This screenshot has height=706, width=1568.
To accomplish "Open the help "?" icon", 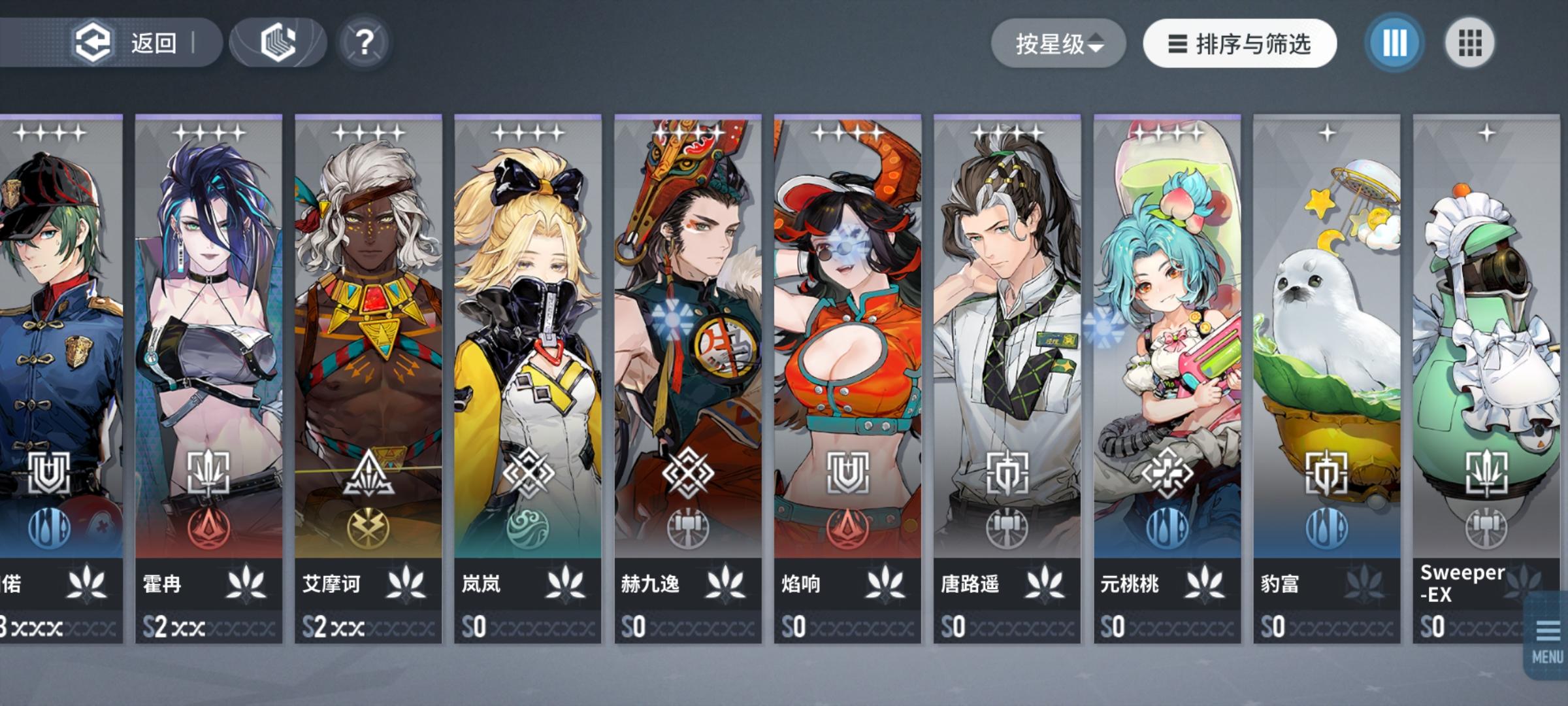I will (x=365, y=42).
